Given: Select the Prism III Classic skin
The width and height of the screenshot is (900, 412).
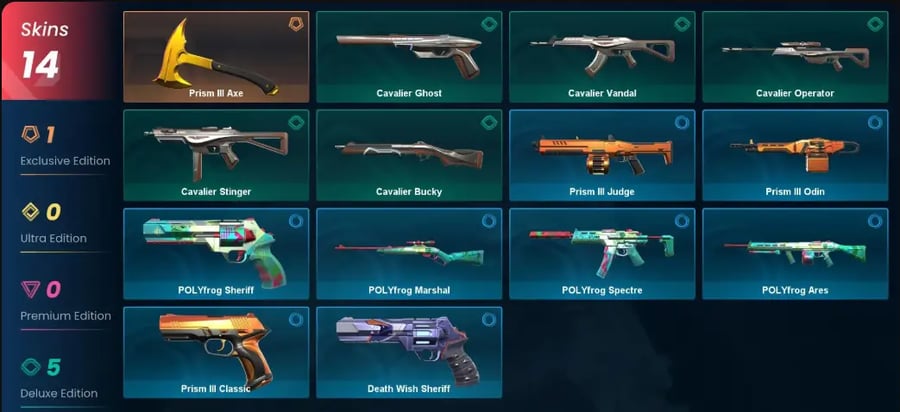Looking at the screenshot, I should (216, 351).
